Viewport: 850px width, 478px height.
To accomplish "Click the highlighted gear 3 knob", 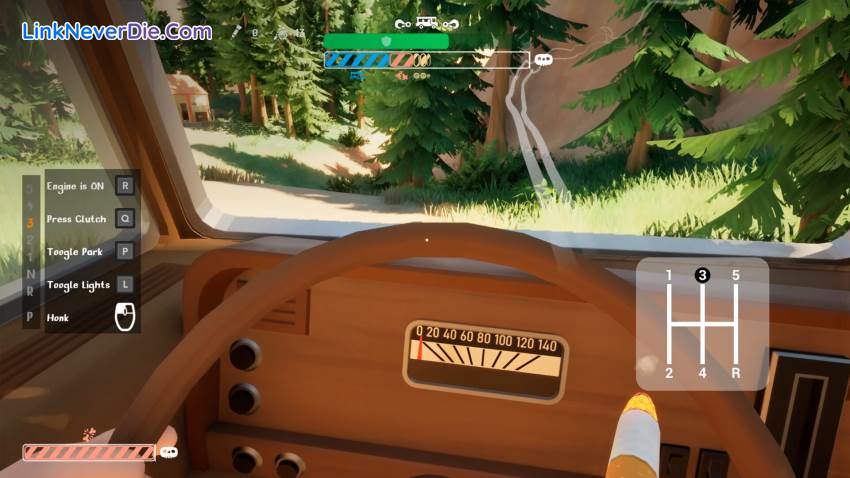I will (x=702, y=276).
